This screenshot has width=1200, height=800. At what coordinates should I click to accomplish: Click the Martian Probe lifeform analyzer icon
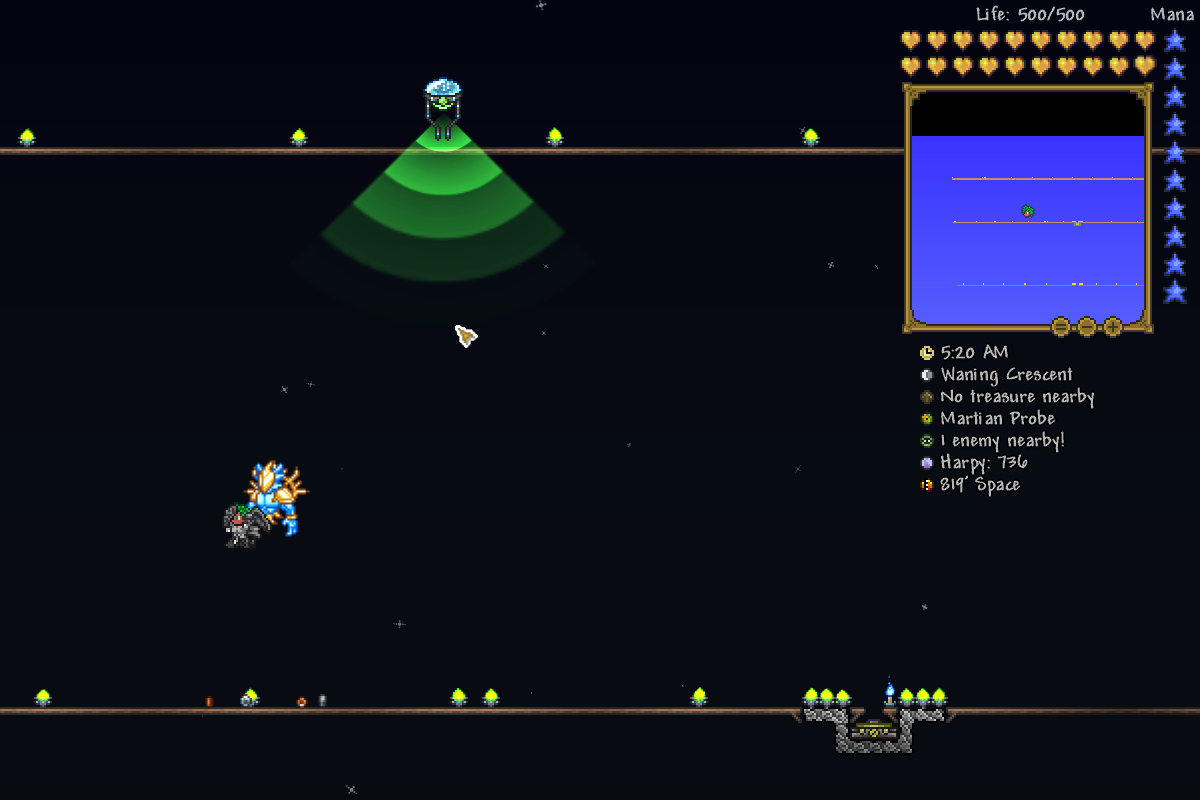click(x=927, y=419)
